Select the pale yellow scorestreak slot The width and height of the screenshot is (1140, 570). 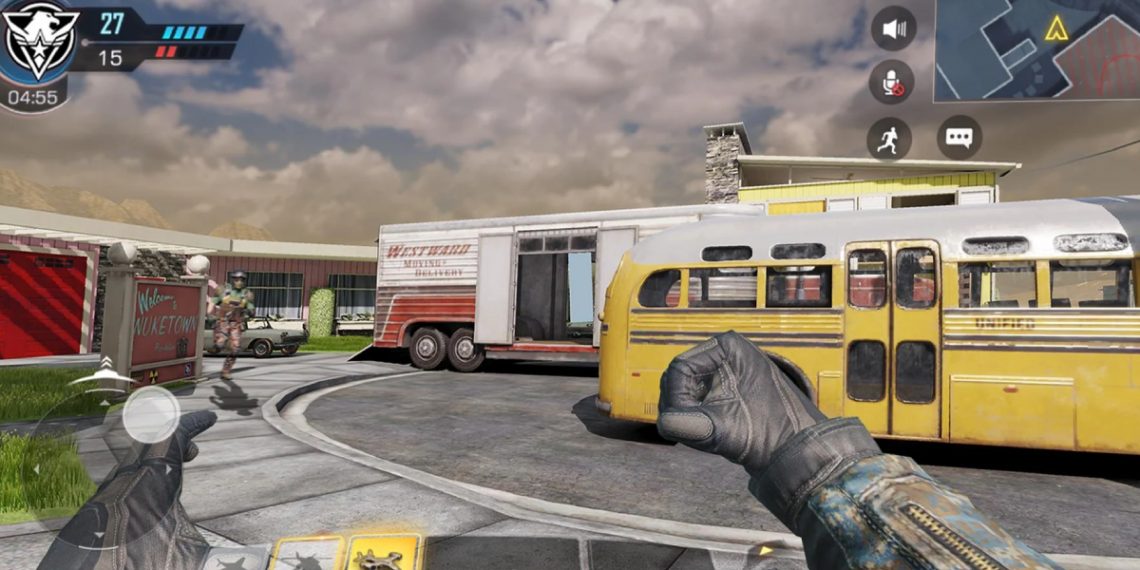(306, 555)
